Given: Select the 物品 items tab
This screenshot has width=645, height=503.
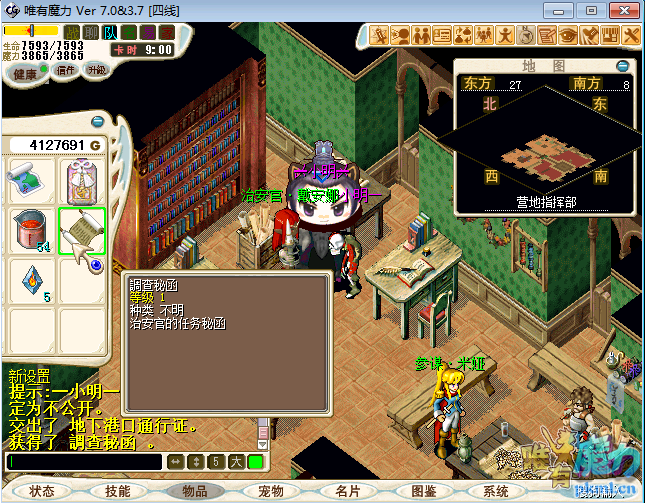Looking at the screenshot, I should pyautogui.click(x=194, y=491).
